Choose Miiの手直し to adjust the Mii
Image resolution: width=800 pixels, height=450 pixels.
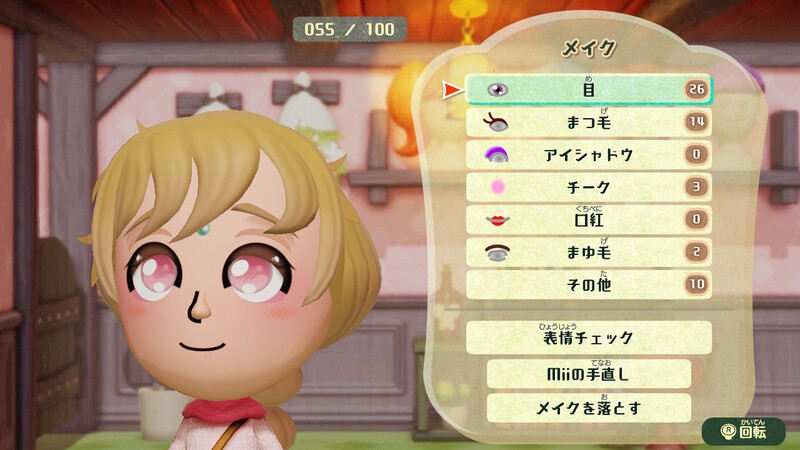click(x=589, y=374)
